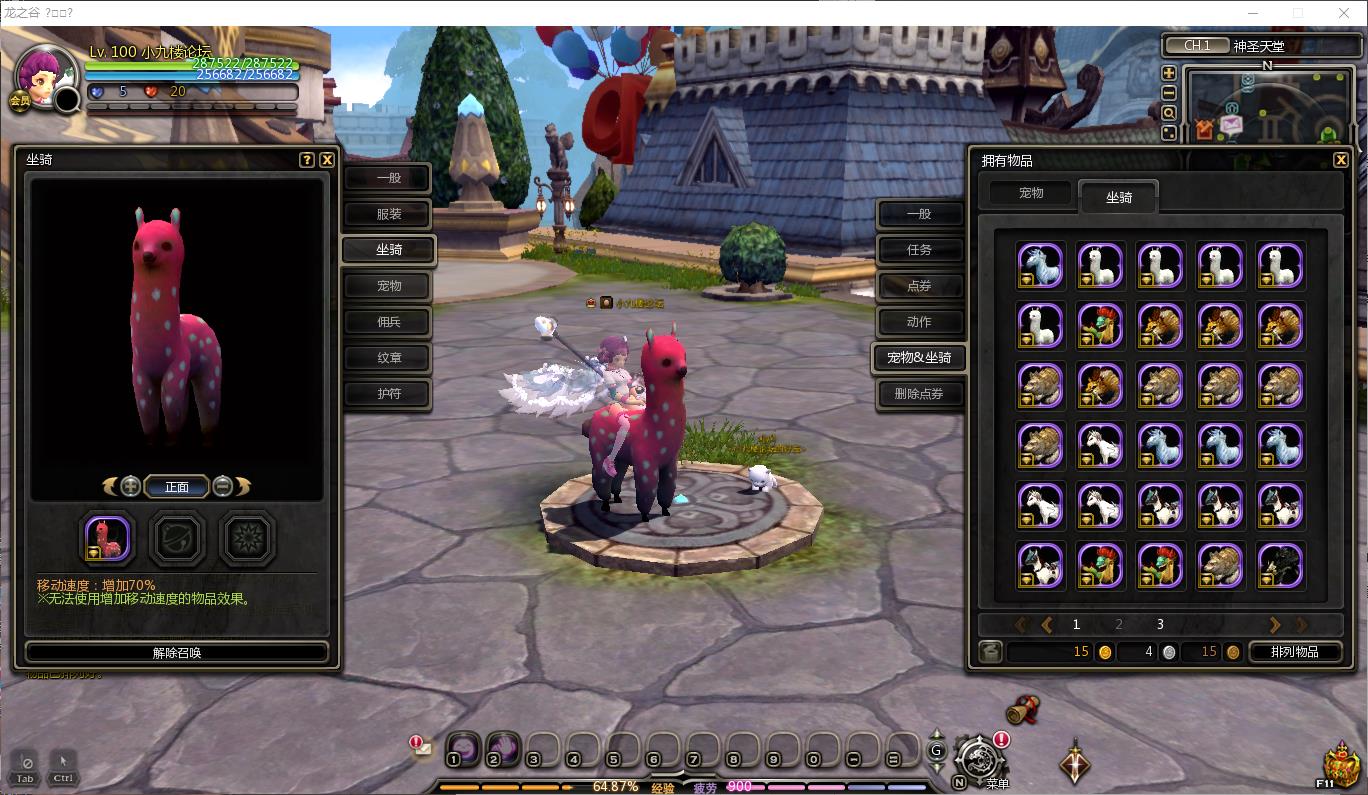Select the equipped red alpaca mount slot

(107, 539)
